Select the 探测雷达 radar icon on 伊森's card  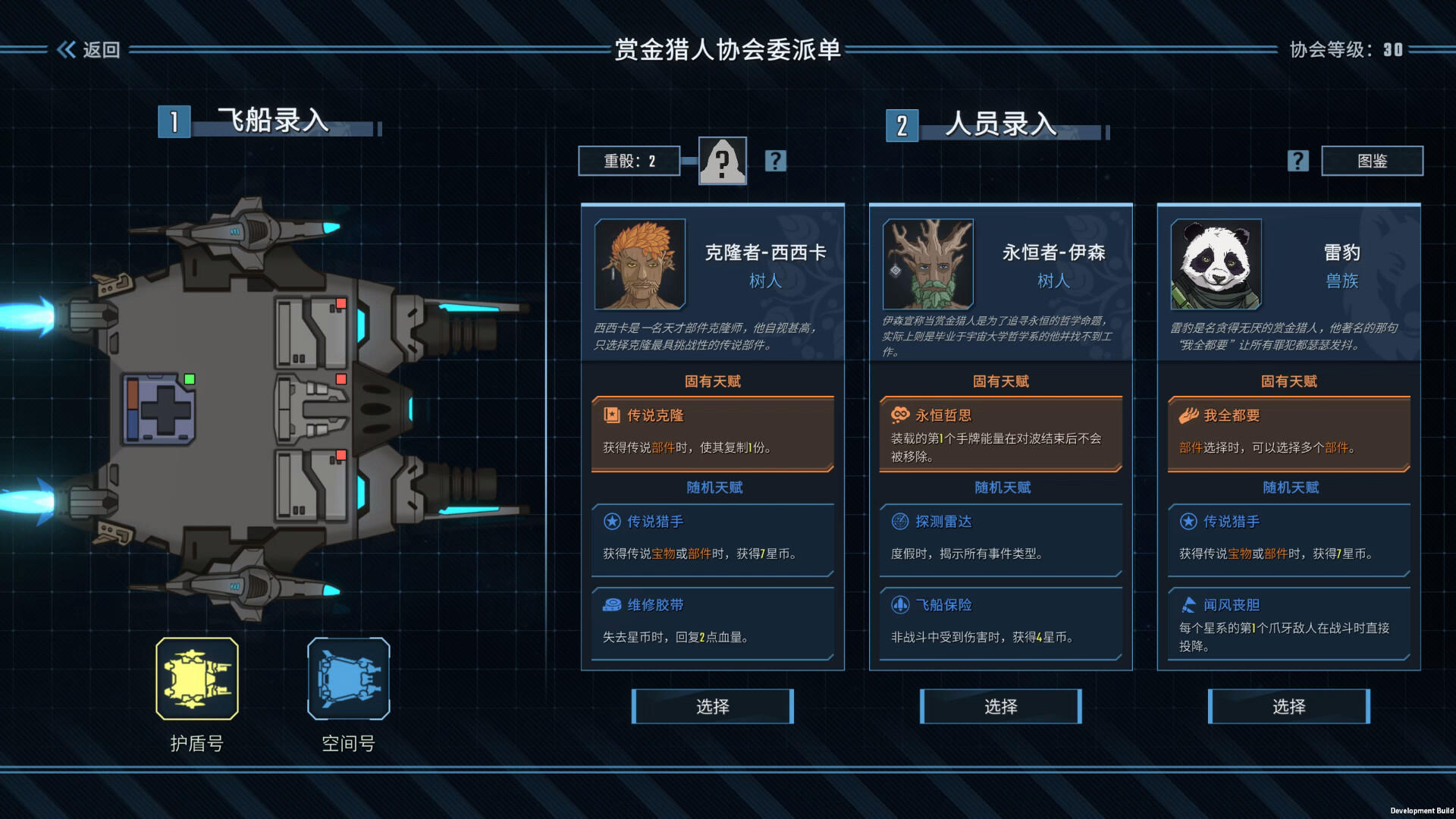click(899, 522)
